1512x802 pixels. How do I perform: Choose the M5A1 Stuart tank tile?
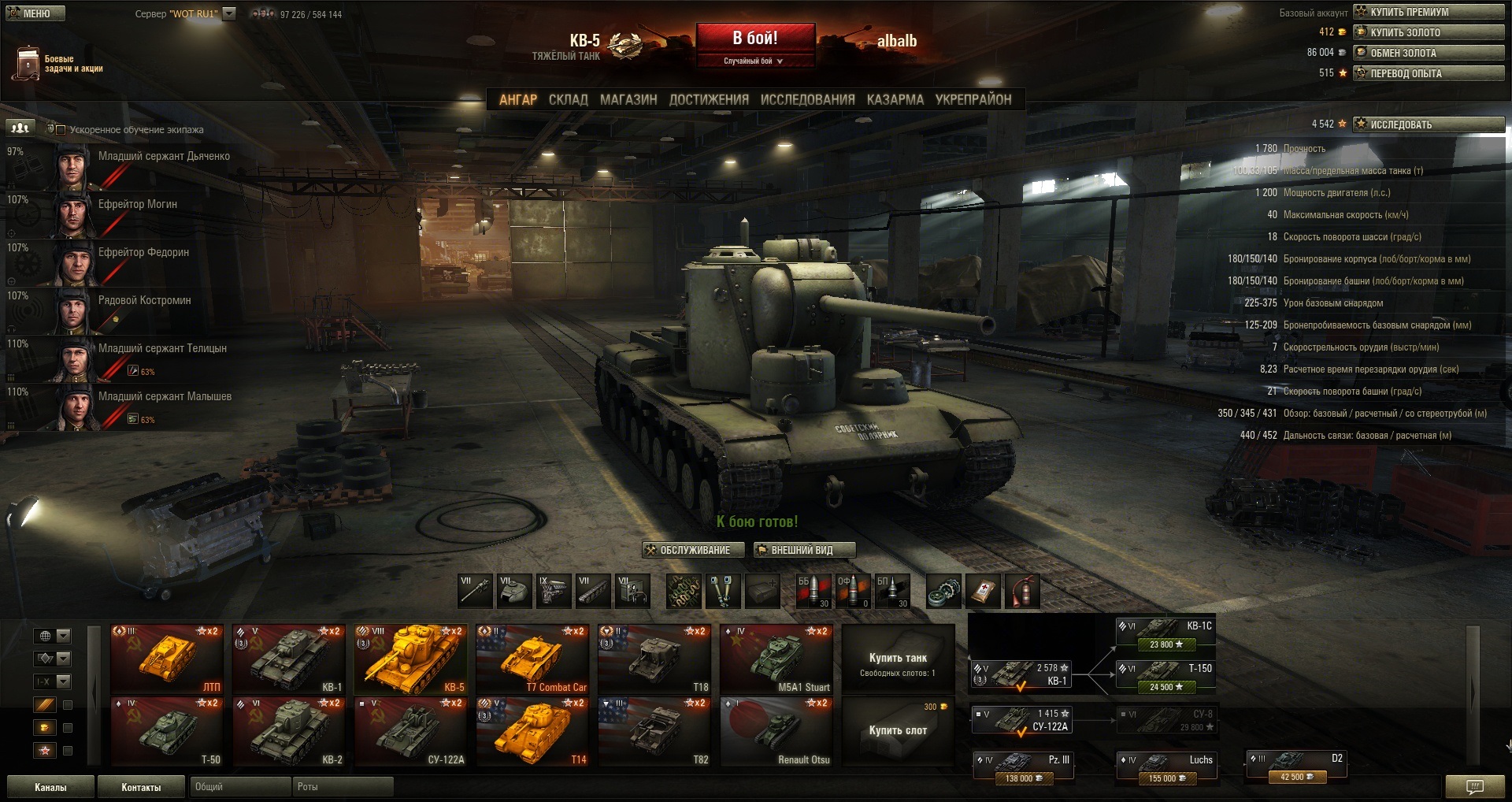tap(776, 659)
